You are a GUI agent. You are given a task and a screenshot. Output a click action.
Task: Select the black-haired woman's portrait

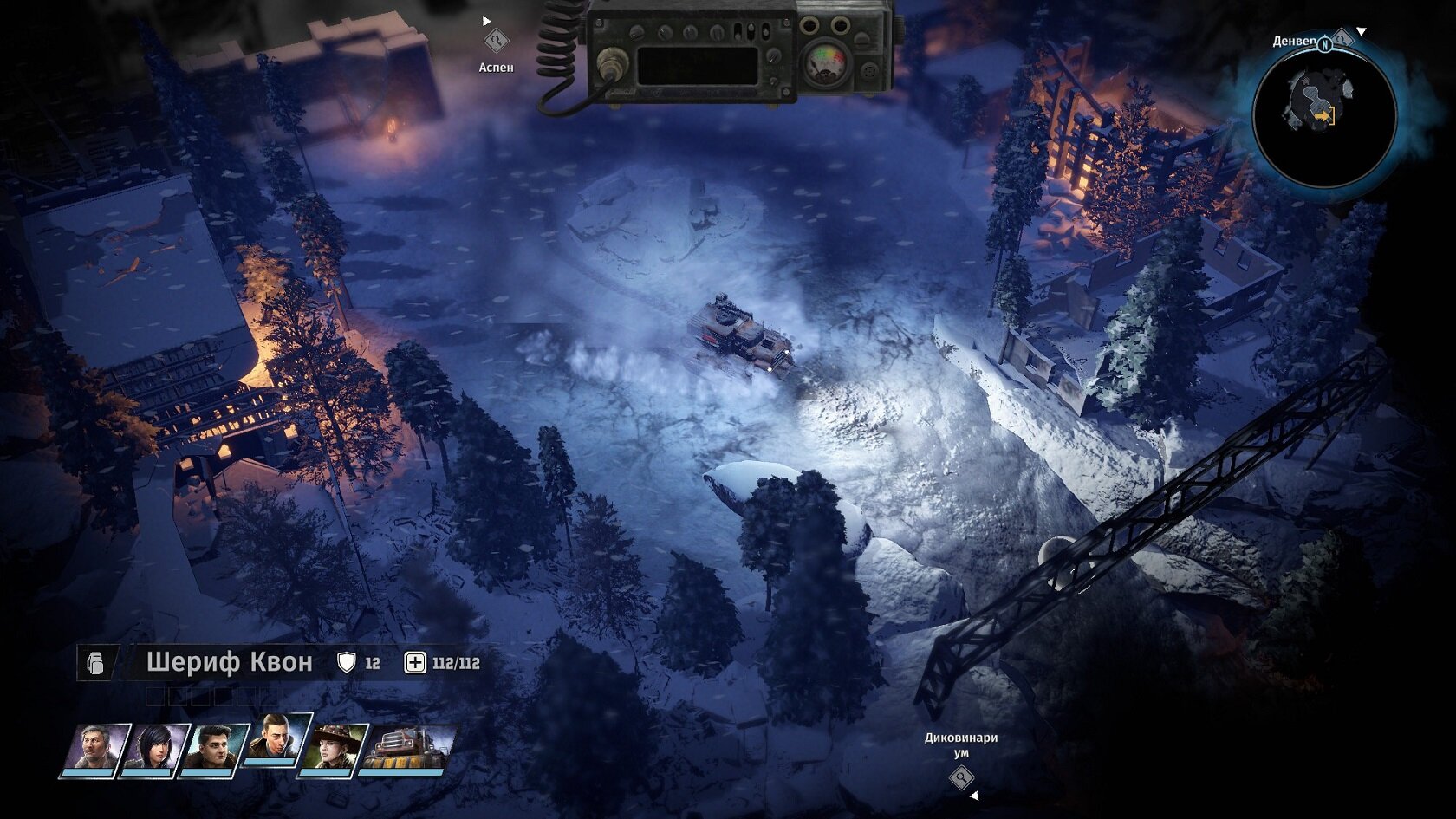coord(154,750)
